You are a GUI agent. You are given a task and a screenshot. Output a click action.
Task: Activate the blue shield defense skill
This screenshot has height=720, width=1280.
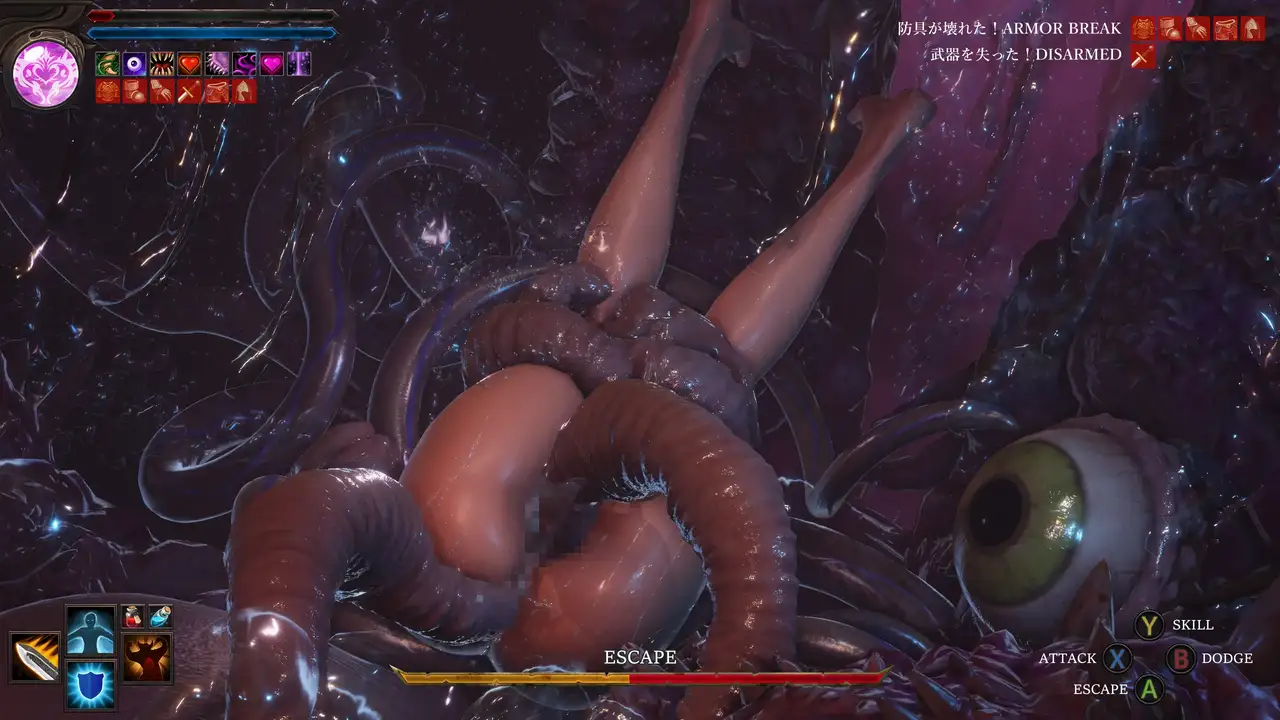(92, 684)
